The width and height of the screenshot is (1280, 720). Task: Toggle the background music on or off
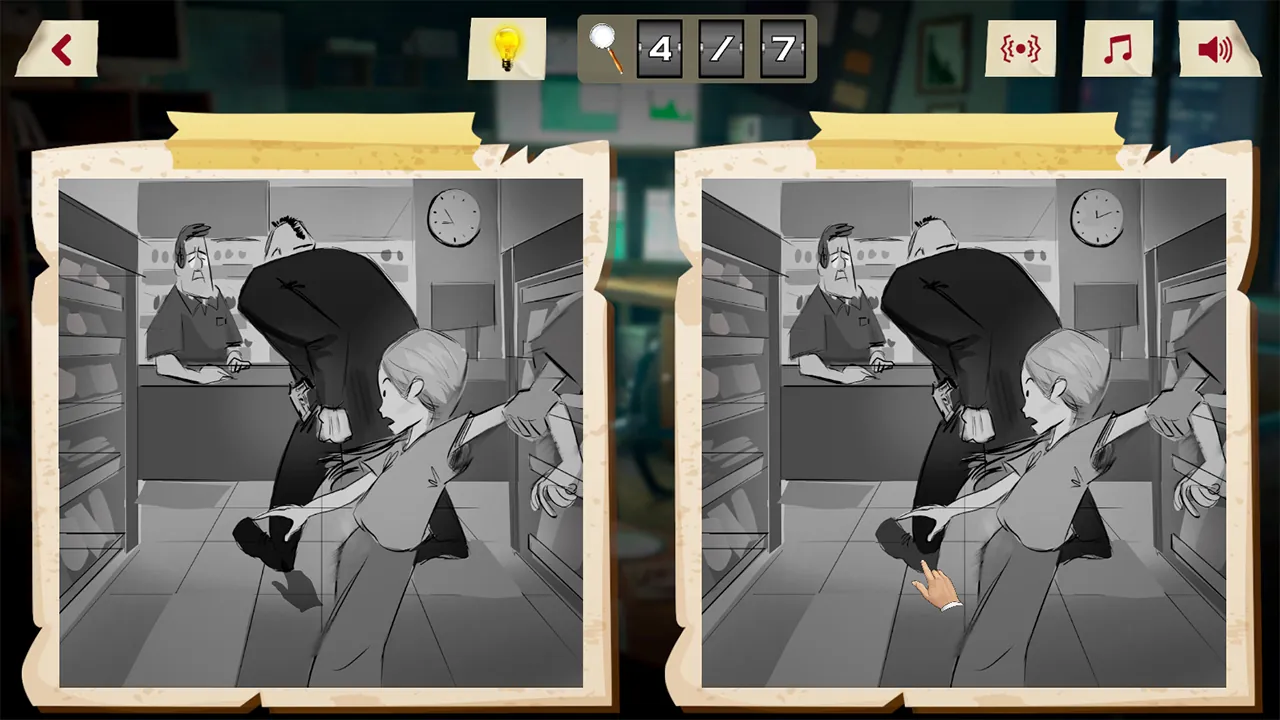pos(1117,48)
